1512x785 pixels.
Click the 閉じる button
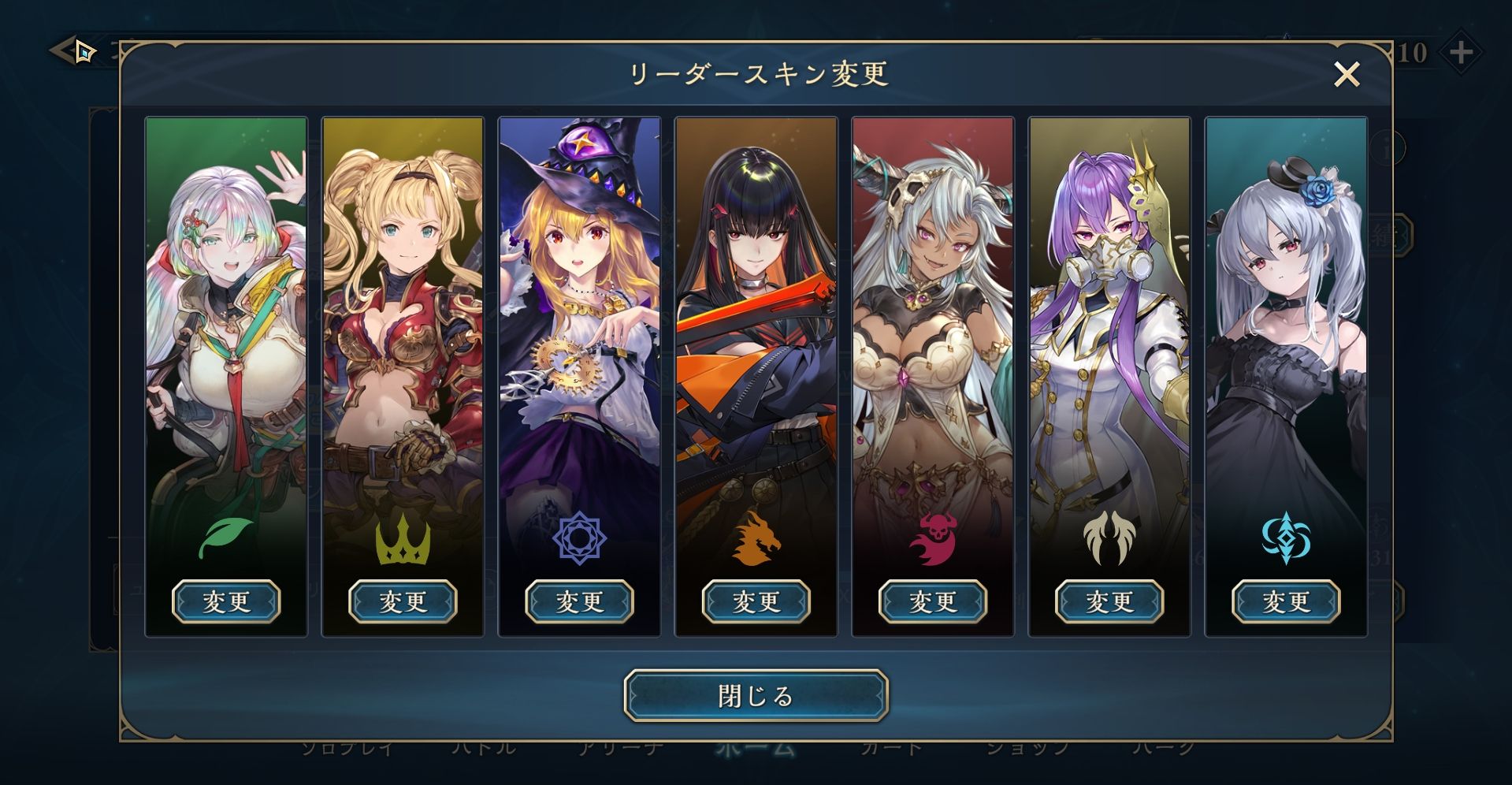click(756, 696)
